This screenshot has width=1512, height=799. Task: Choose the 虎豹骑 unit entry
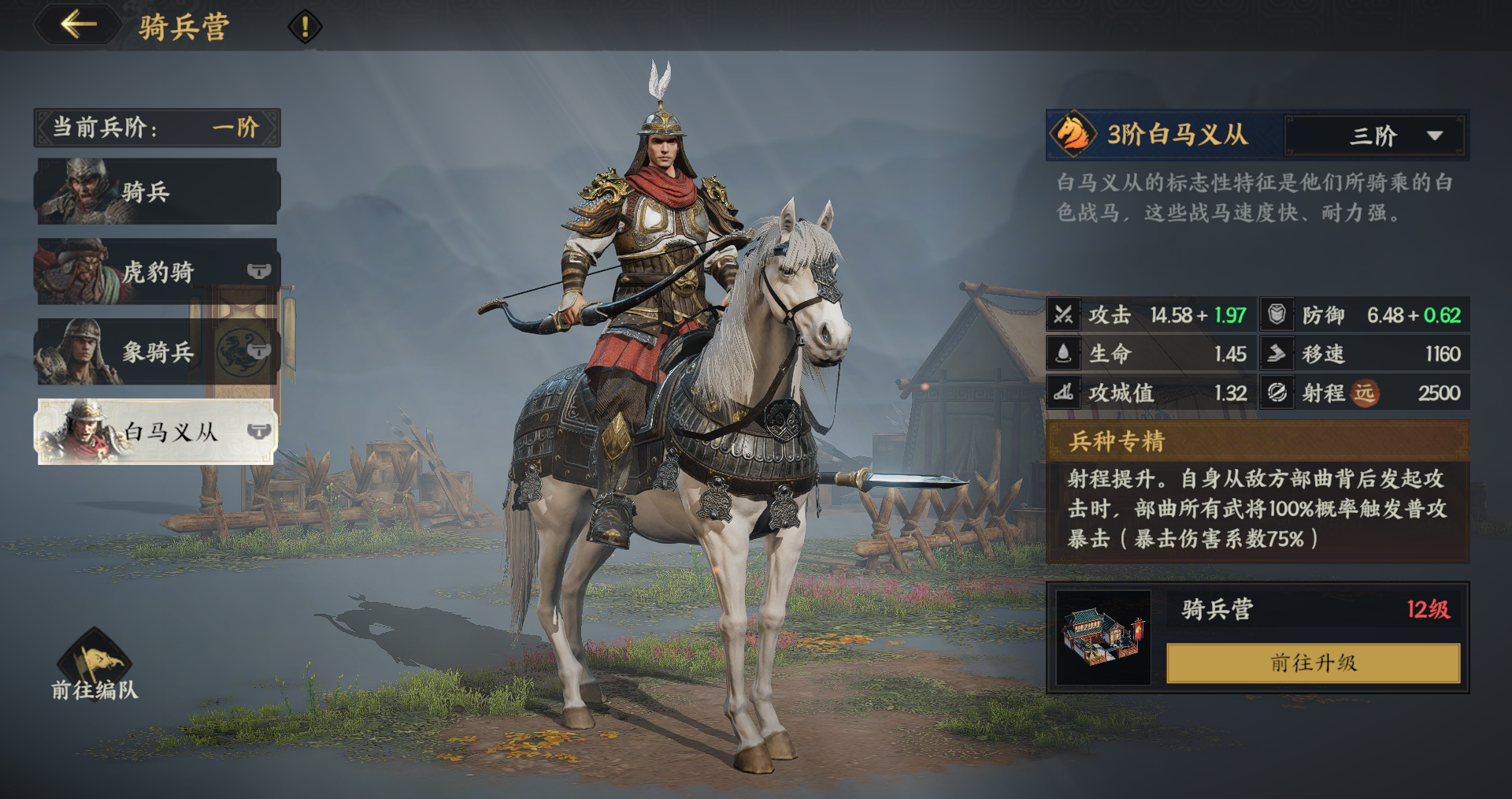[x=157, y=272]
